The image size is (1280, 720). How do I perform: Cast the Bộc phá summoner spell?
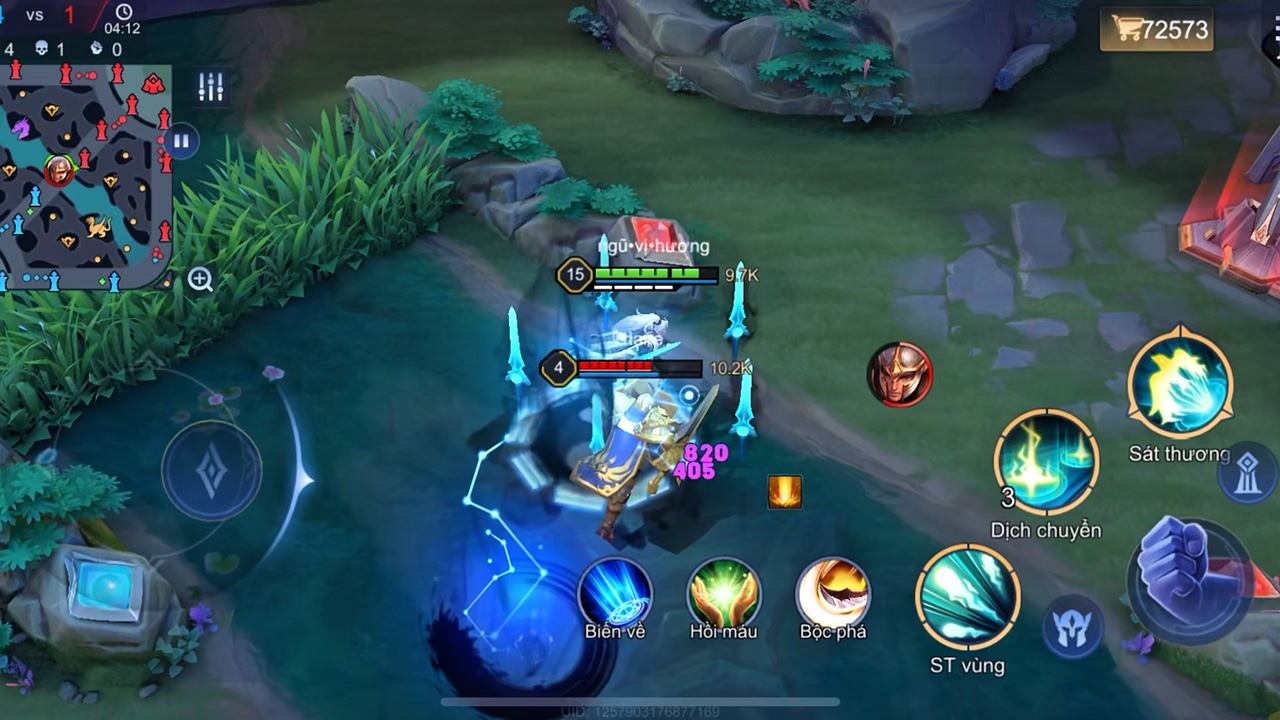pos(833,593)
